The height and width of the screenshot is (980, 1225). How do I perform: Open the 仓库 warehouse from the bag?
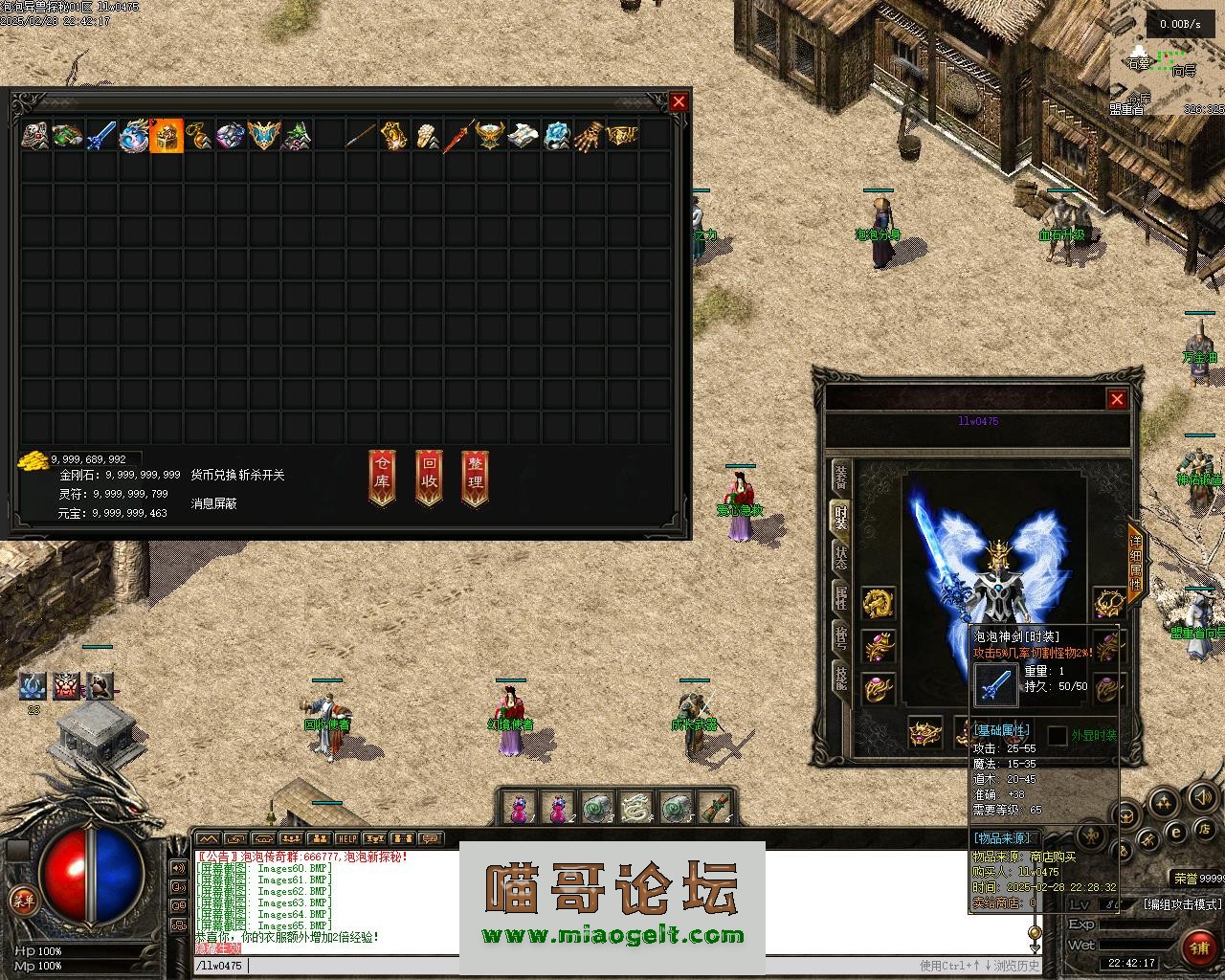(x=382, y=478)
